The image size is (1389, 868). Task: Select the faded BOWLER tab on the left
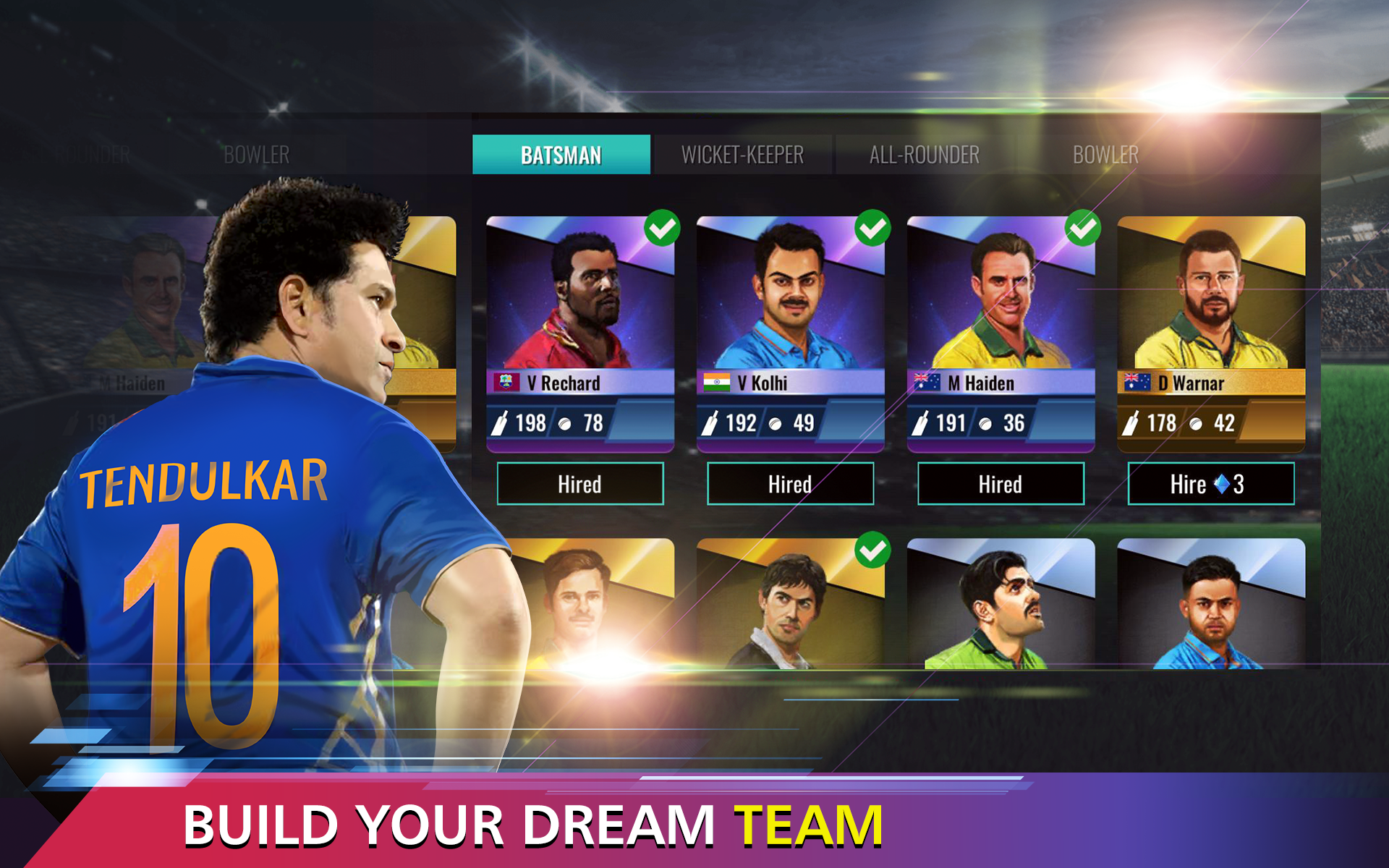tap(257, 154)
